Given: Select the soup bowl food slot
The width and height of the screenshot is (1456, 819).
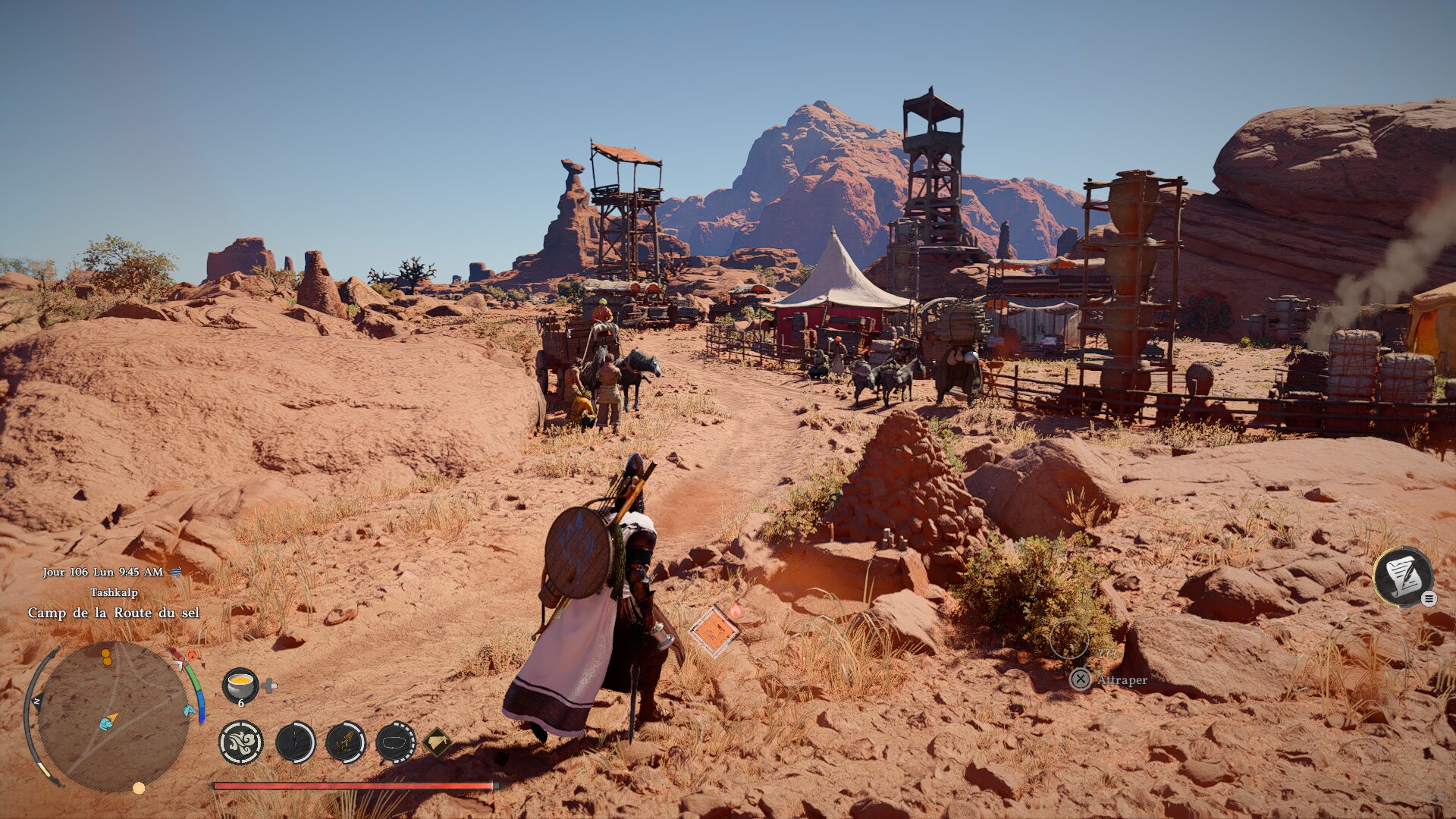Looking at the screenshot, I should coord(240,685).
